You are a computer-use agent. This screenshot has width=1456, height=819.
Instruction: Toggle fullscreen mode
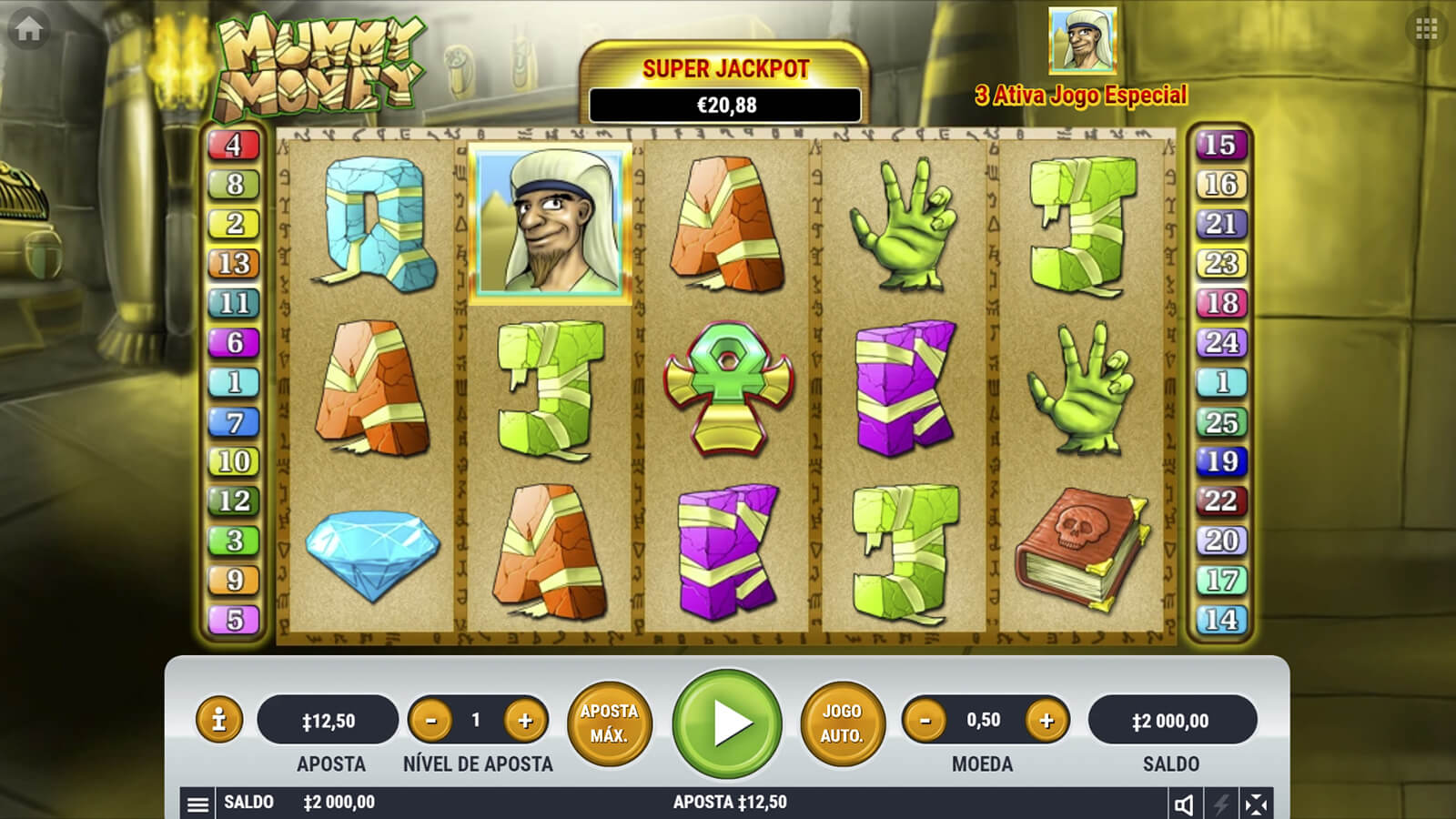(x=1256, y=804)
